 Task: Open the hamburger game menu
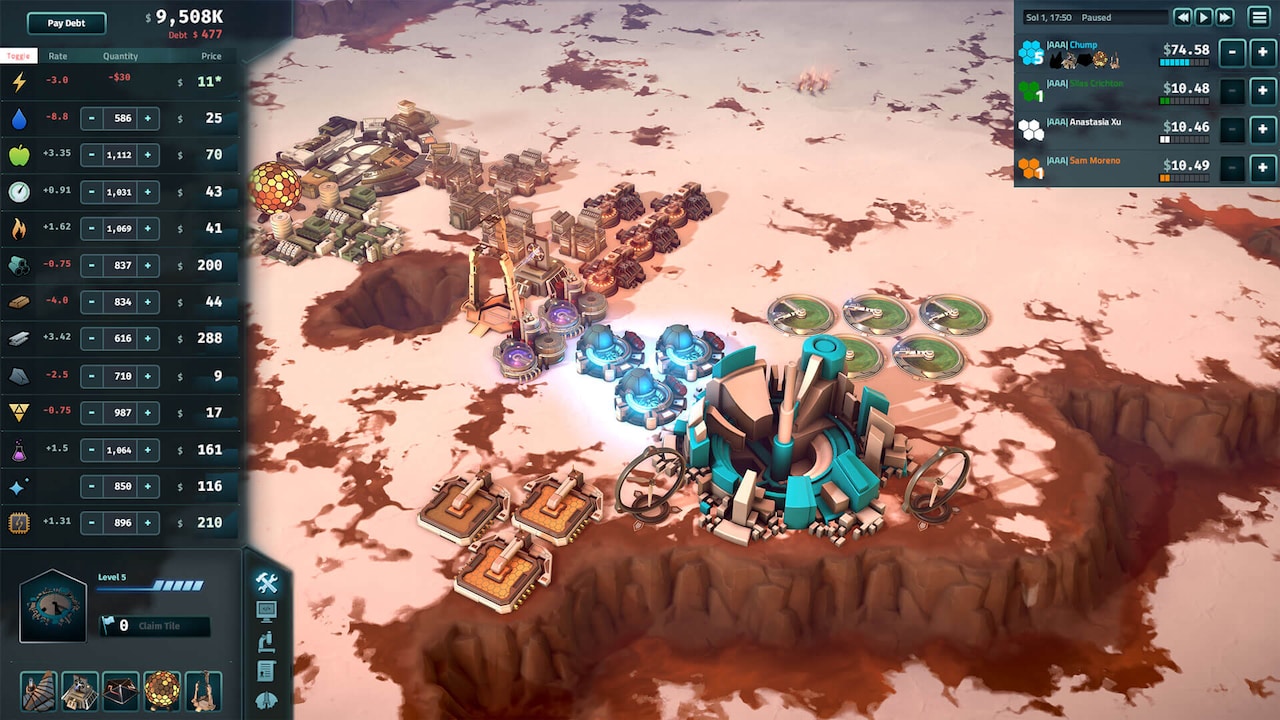click(x=1258, y=17)
